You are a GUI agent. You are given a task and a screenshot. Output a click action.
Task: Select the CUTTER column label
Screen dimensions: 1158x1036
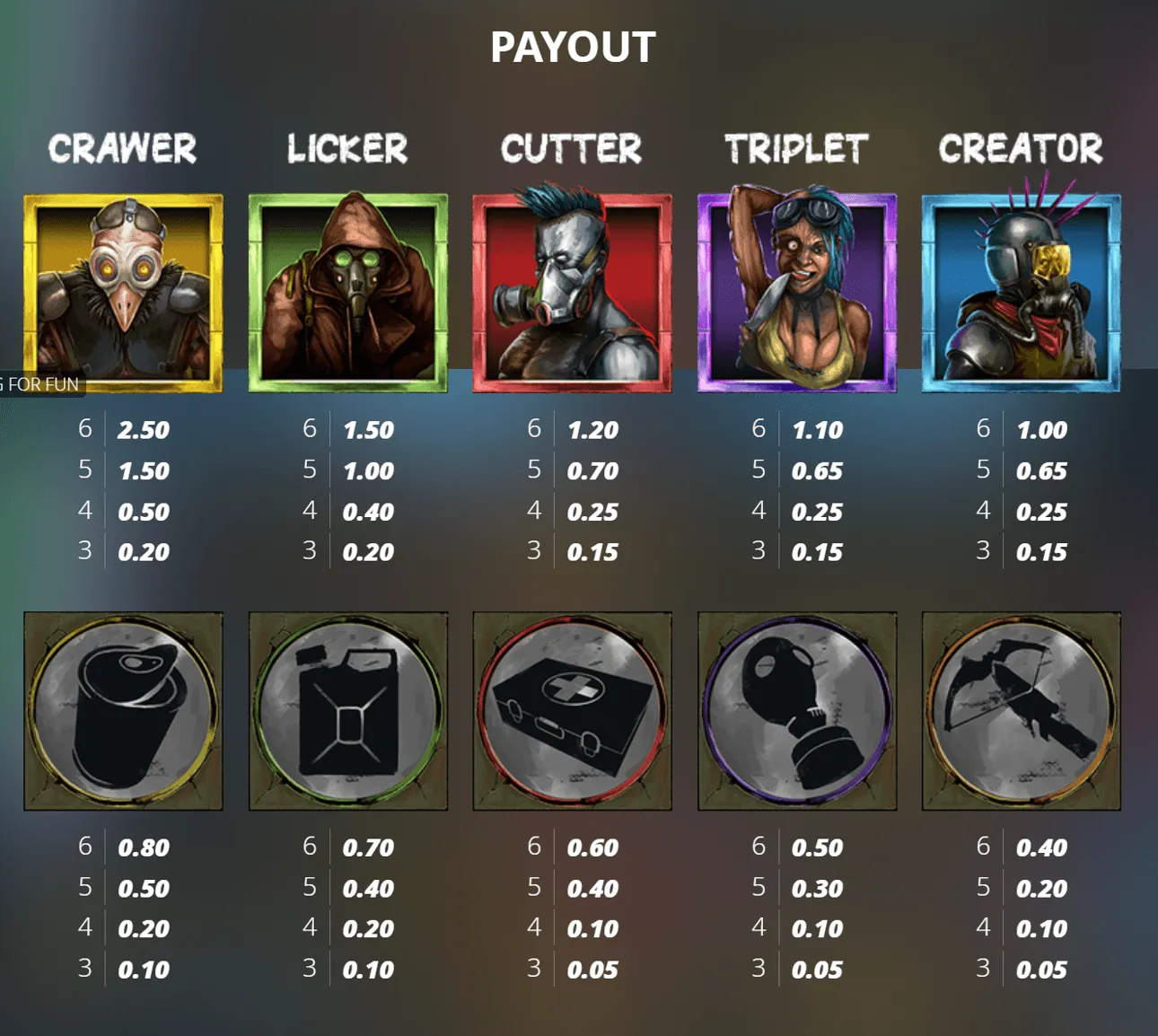coord(573,149)
